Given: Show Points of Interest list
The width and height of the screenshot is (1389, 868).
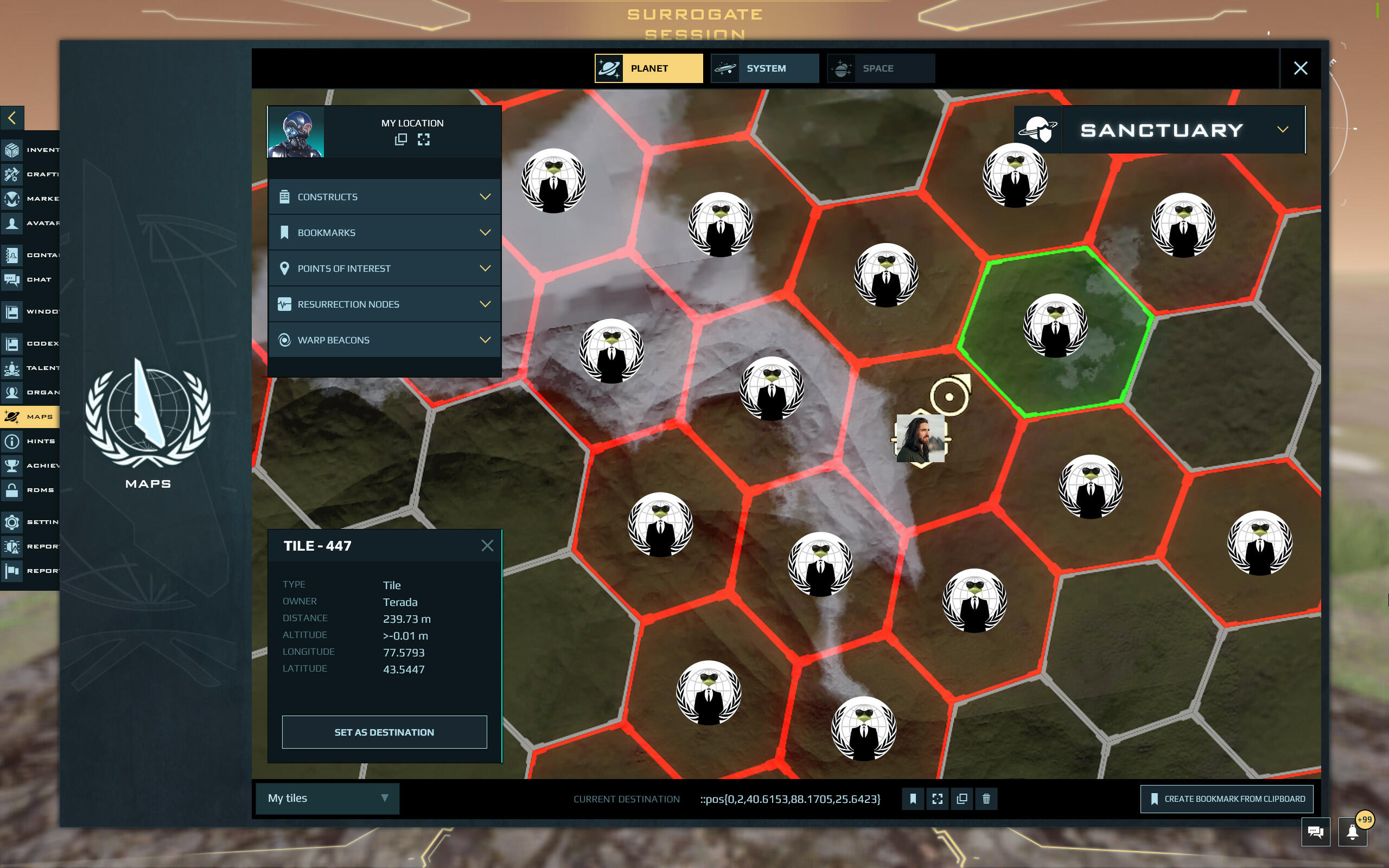Looking at the screenshot, I should point(384,268).
